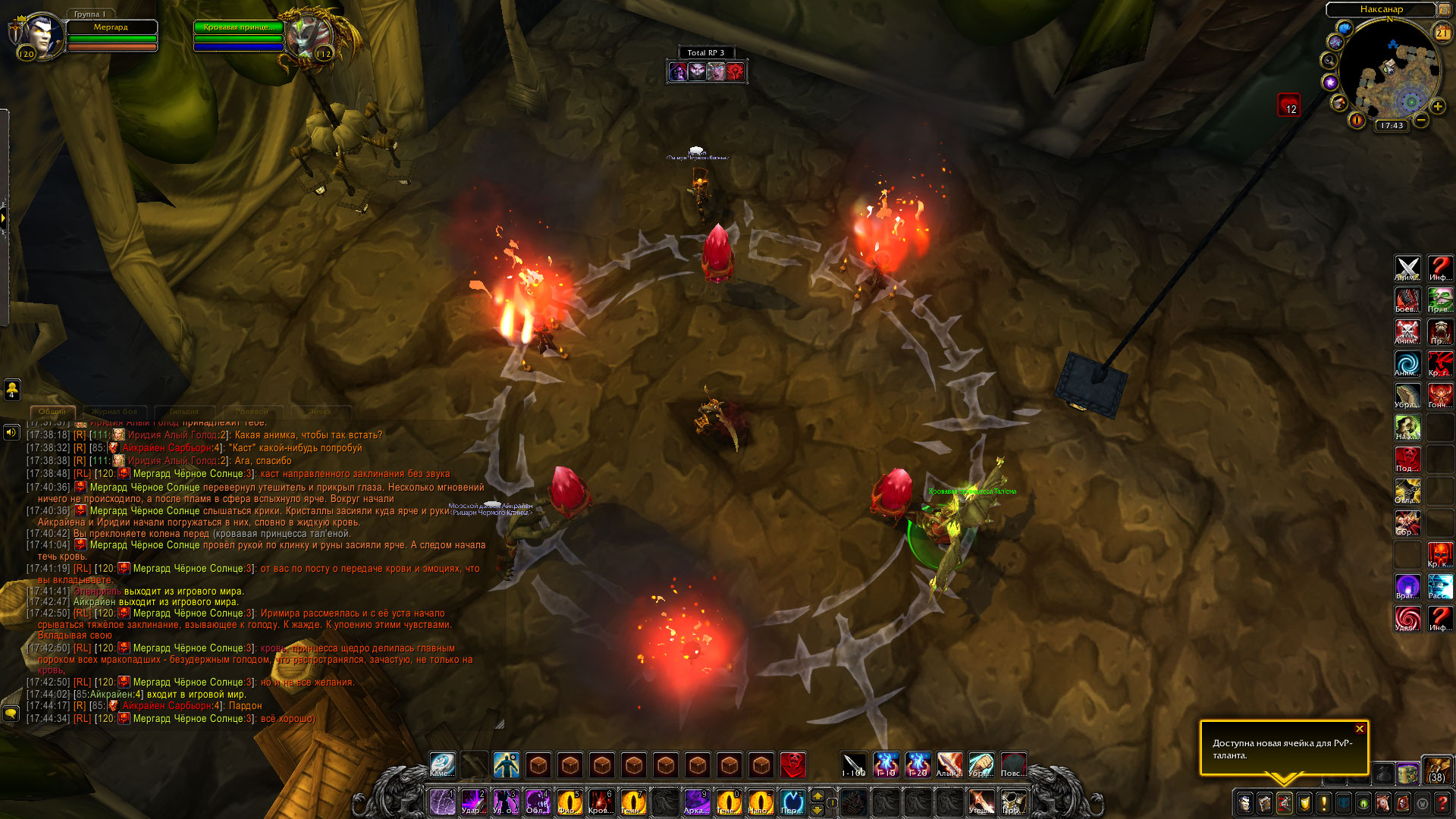Toggle the voice chat speaker button
Screen dimensions: 1456x819
(x=11, y=432)
